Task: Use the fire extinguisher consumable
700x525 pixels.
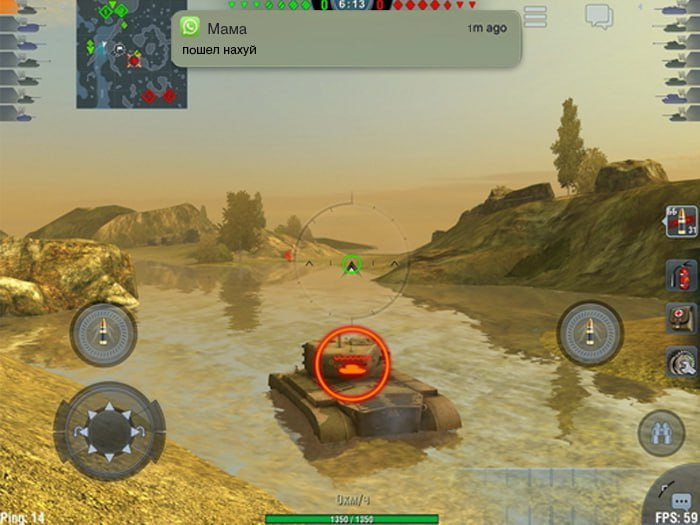Action: [681, 274]
